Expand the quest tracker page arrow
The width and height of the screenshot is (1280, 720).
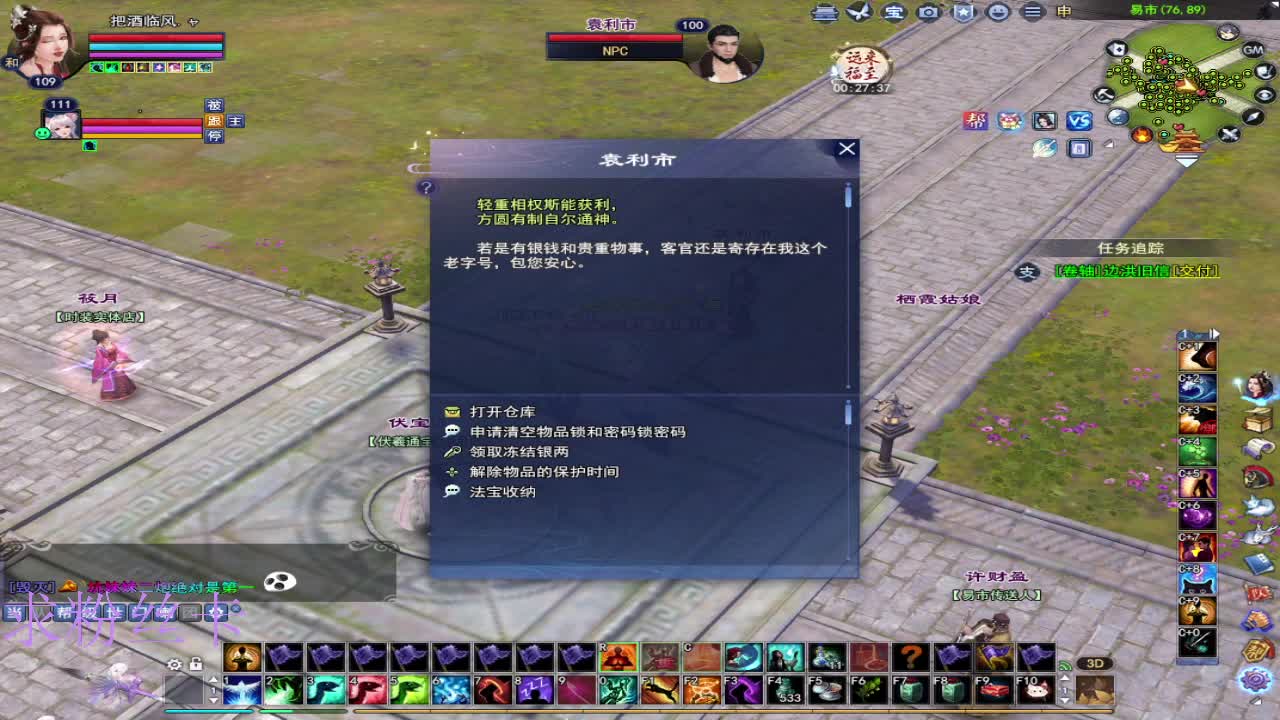pyautogui.click(x=1213, y=333)
